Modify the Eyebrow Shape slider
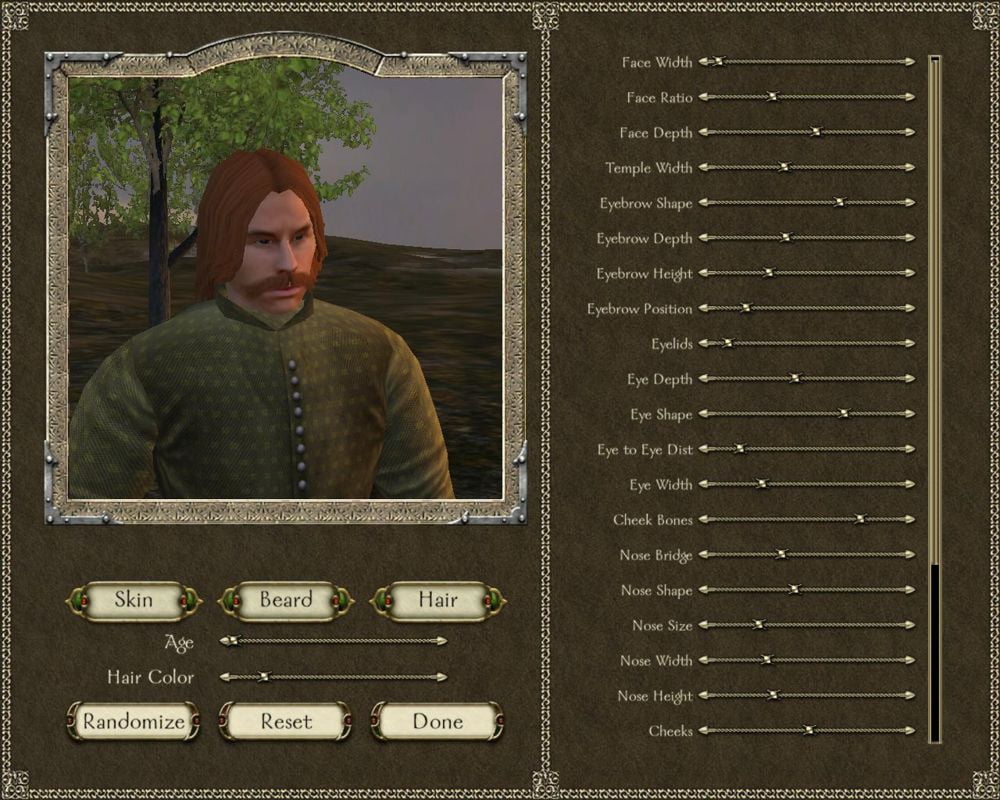1000x800 pixels. [x=839, y=203]
